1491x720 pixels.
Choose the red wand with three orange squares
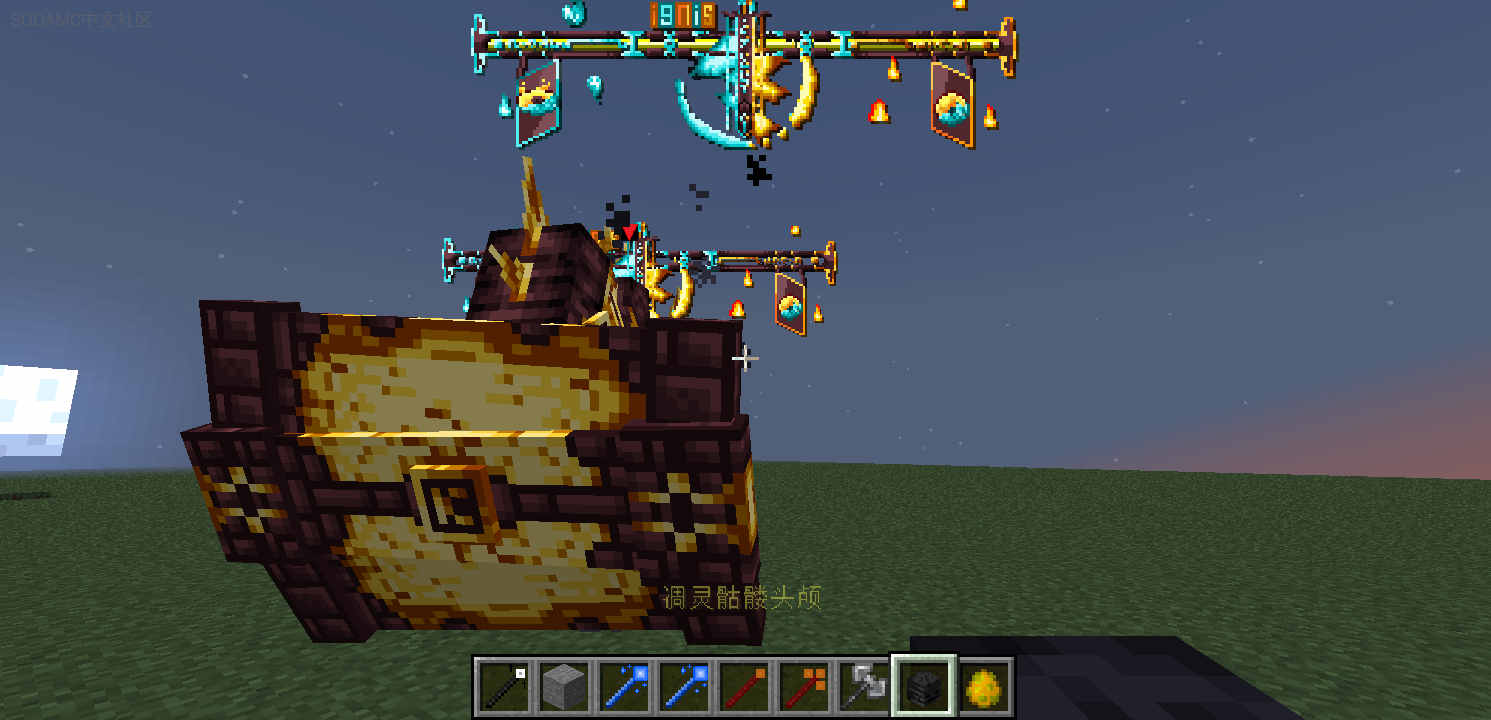(x=804, y=687)
